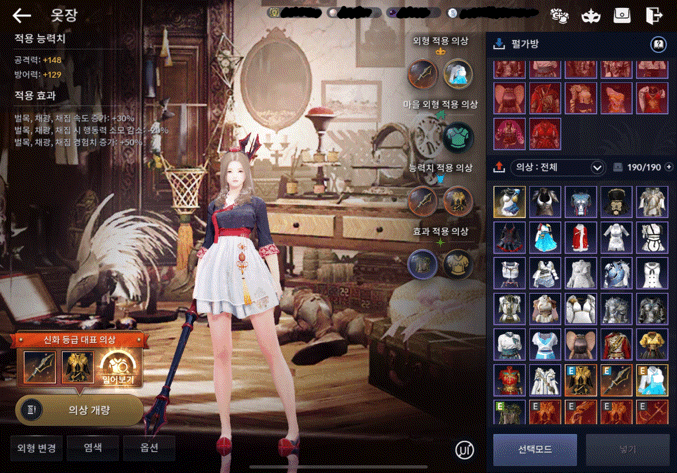Click the exit door icon
The height and width of the screenshot is (473, 677).
[654, 15]
